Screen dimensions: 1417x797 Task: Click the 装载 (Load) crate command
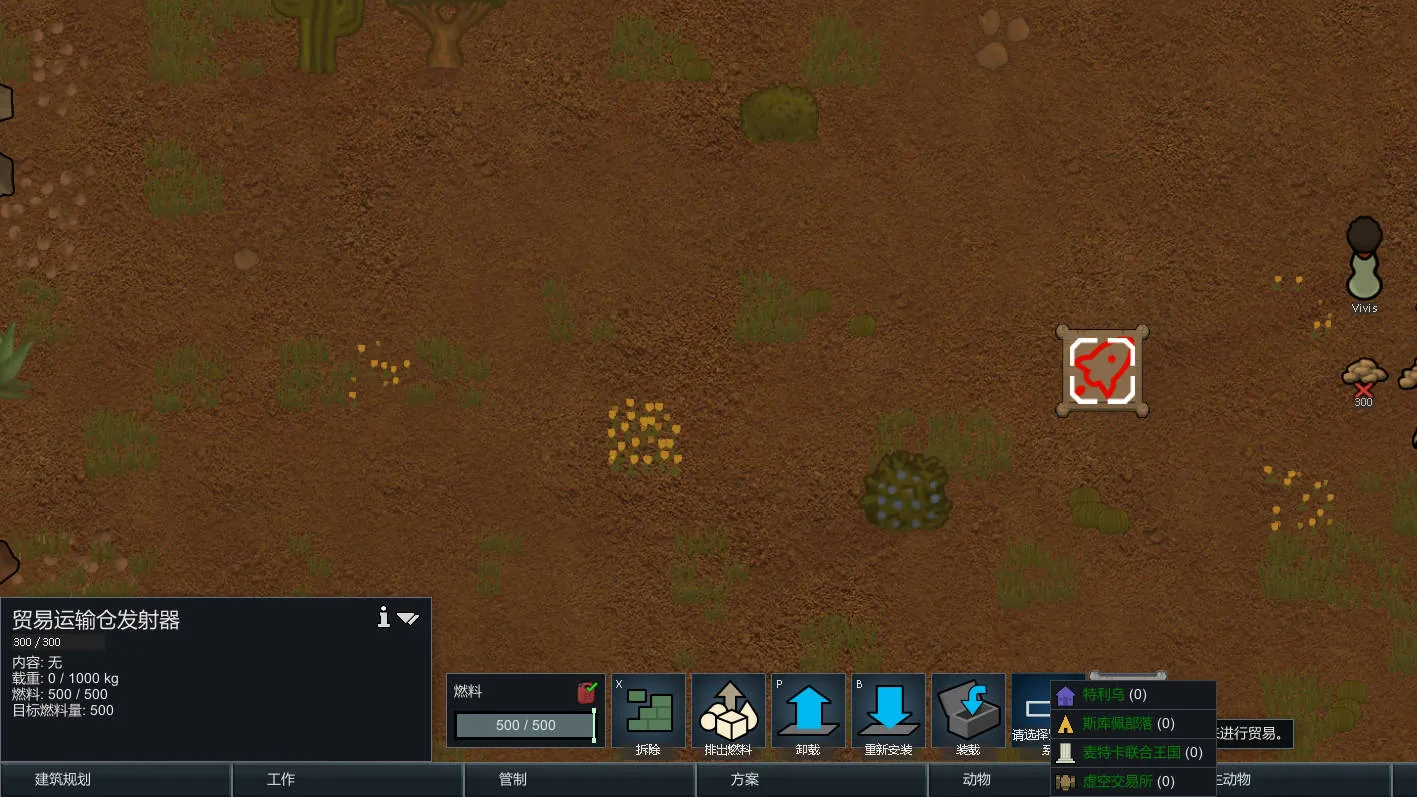point(968,710)
